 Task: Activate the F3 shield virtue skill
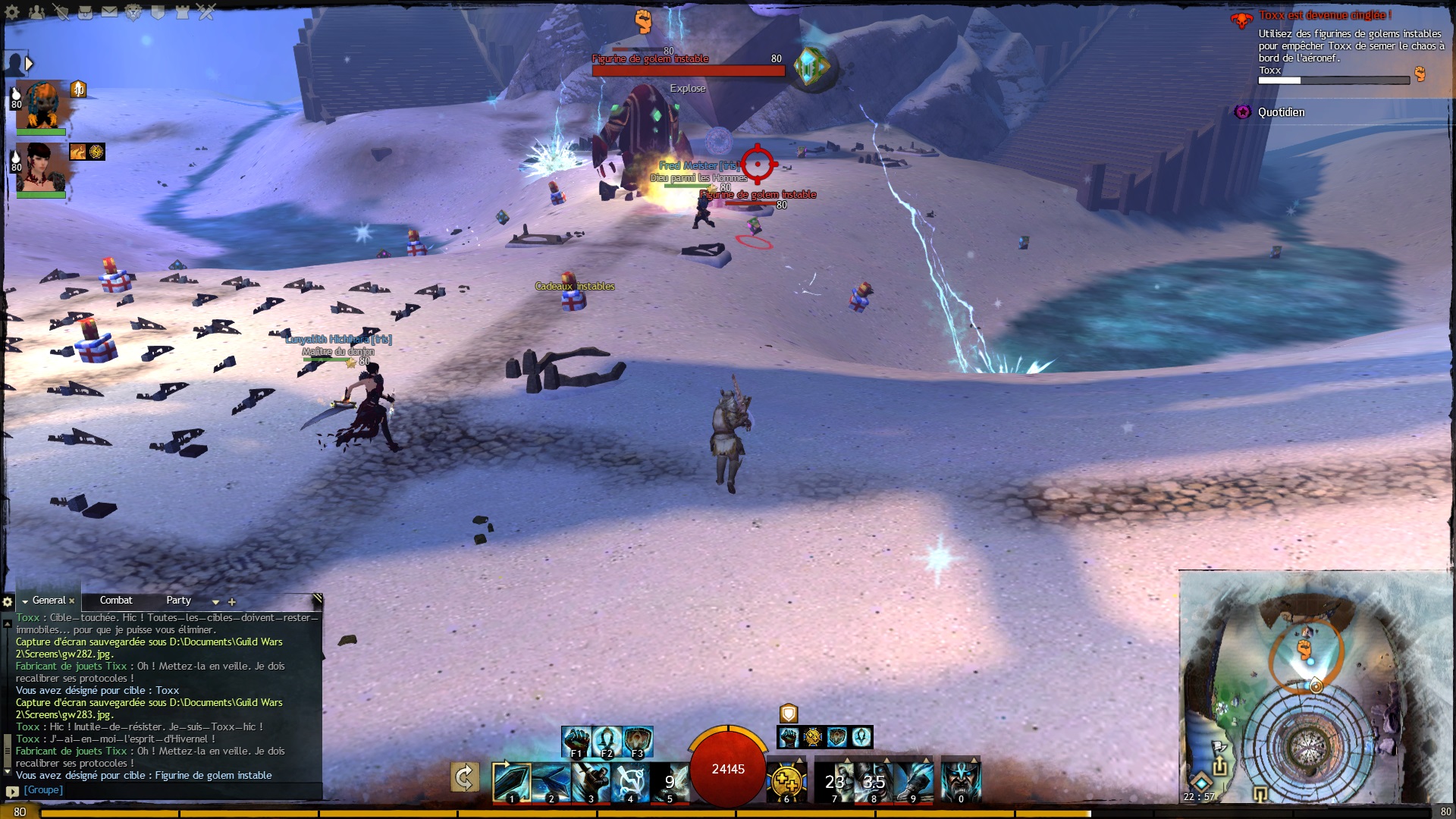click(x=638, y=741)
